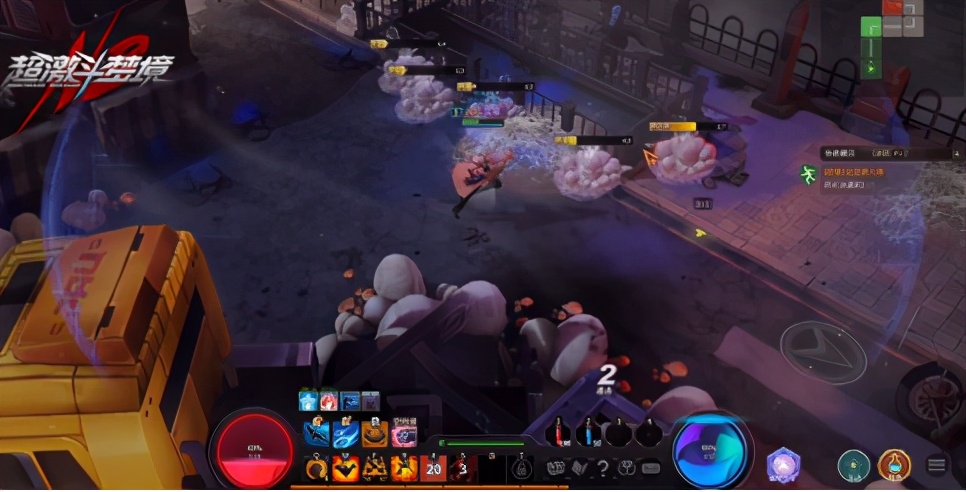This screenshot has width=966, height=492.
Task: Tap the orange-ringed potion flask button
Action: 894,465
